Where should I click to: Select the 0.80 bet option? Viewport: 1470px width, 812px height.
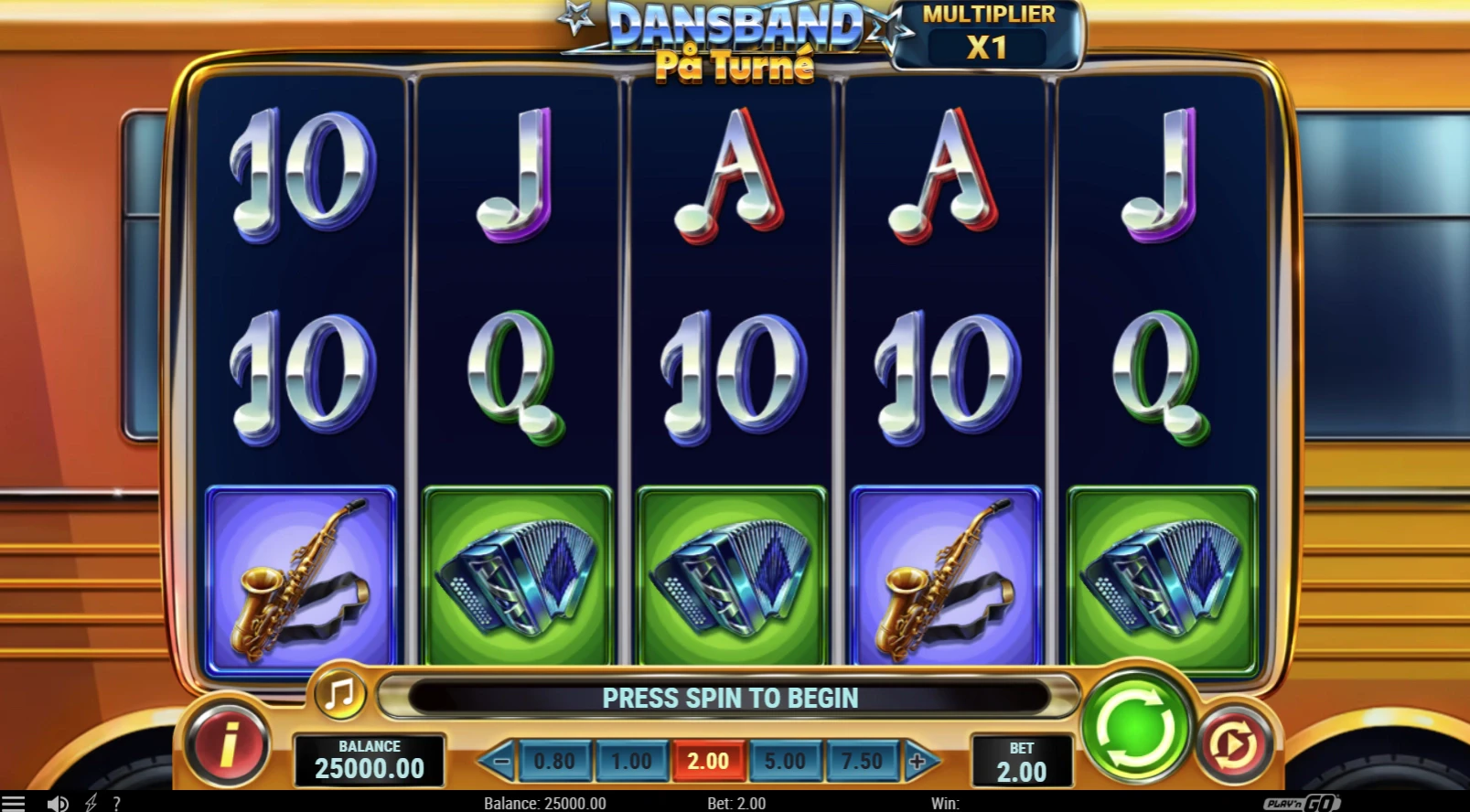[x=555, y=760]
